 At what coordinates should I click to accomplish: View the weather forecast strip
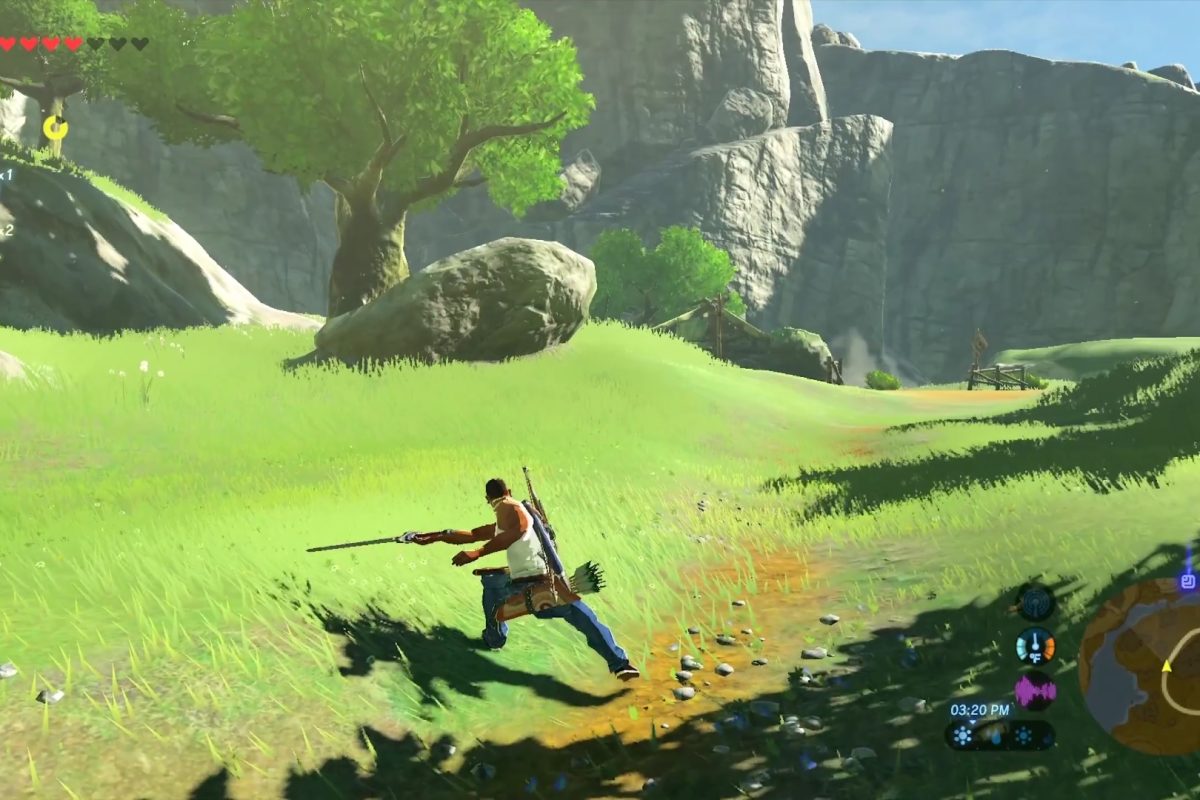1000,736
